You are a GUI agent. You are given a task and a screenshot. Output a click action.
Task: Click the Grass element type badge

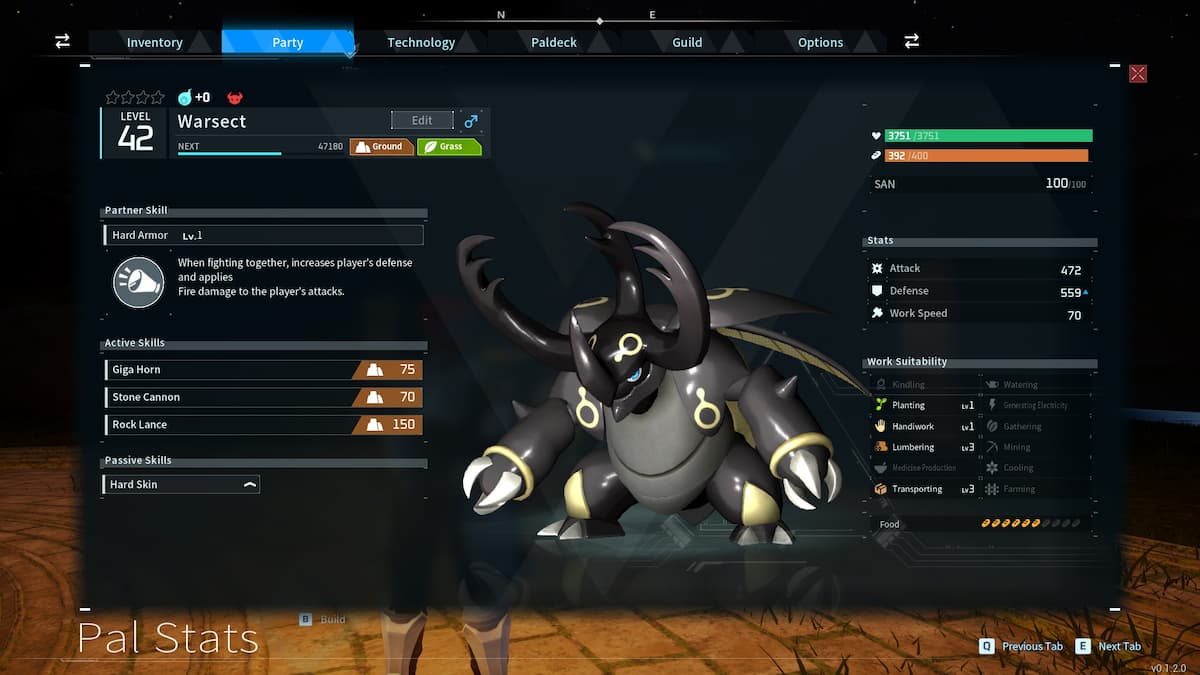[x=449, y=147]
